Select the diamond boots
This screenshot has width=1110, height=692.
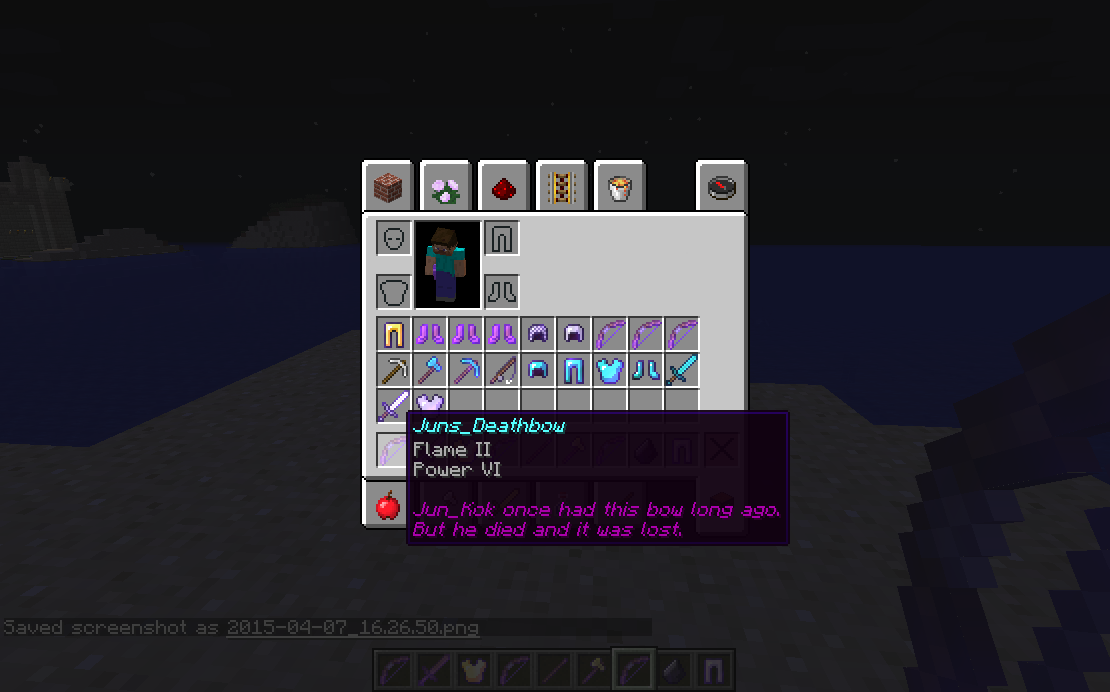pyautogui.click(x=646, y=371)
